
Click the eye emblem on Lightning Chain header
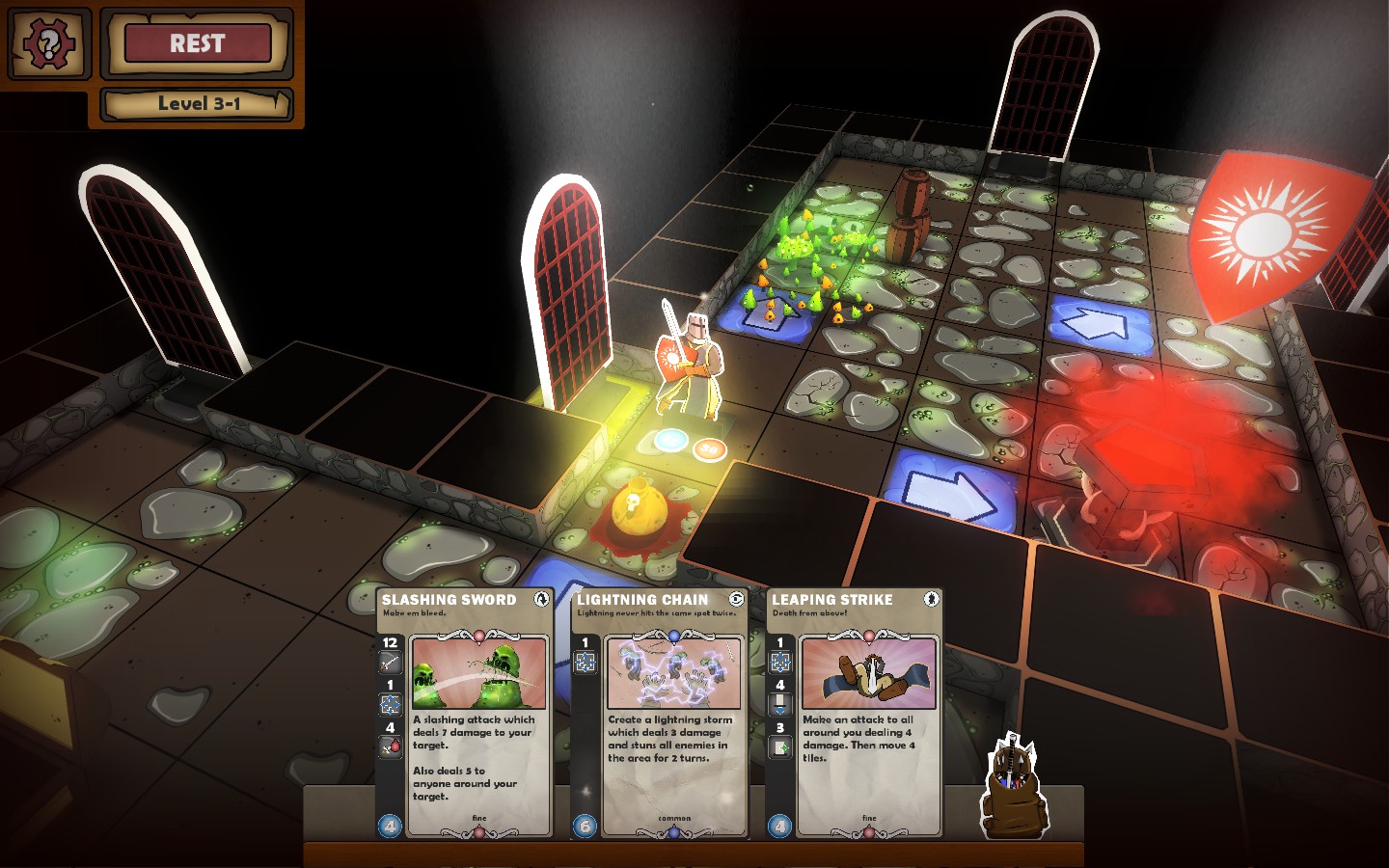[736, 600]
